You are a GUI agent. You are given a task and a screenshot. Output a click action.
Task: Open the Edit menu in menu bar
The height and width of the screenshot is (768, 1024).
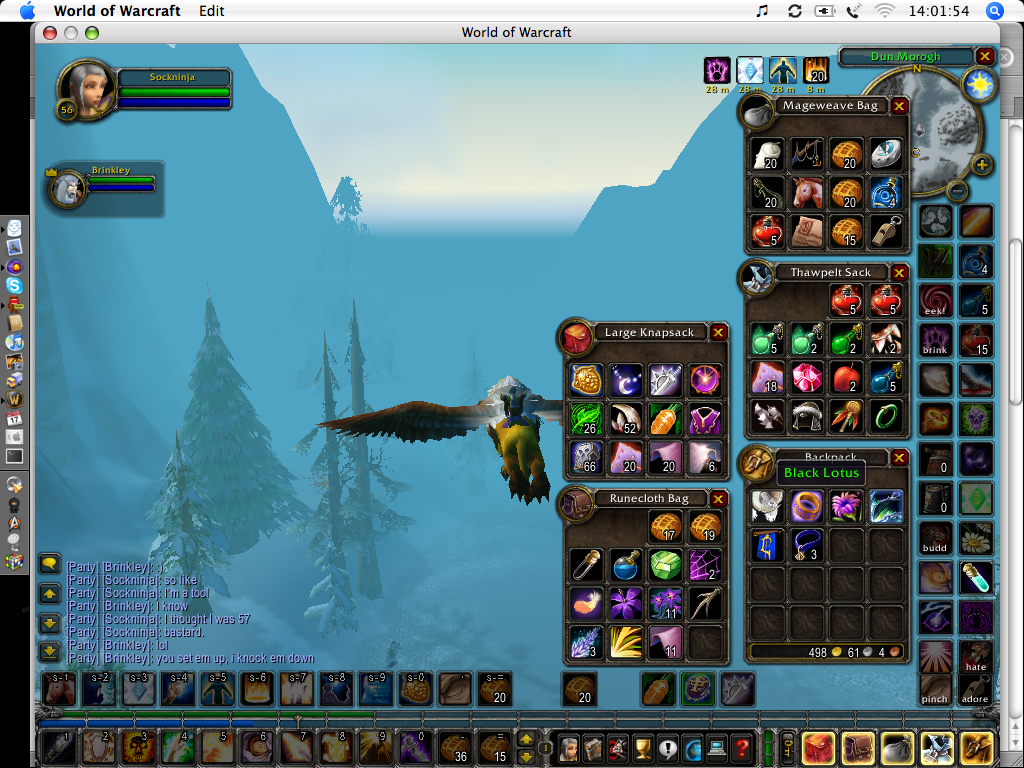211,11
